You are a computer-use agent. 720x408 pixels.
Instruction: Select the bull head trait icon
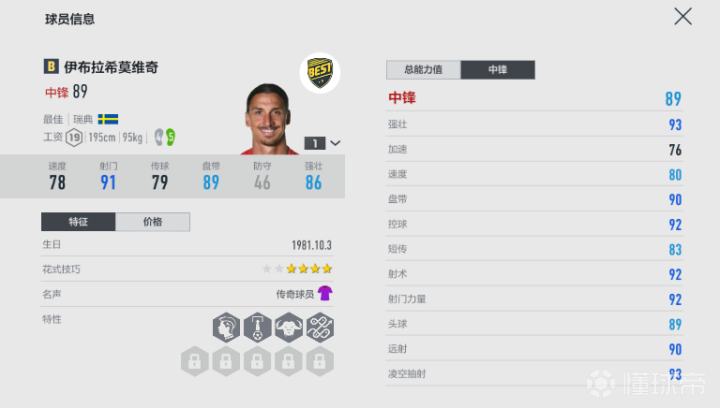(289, 327)
